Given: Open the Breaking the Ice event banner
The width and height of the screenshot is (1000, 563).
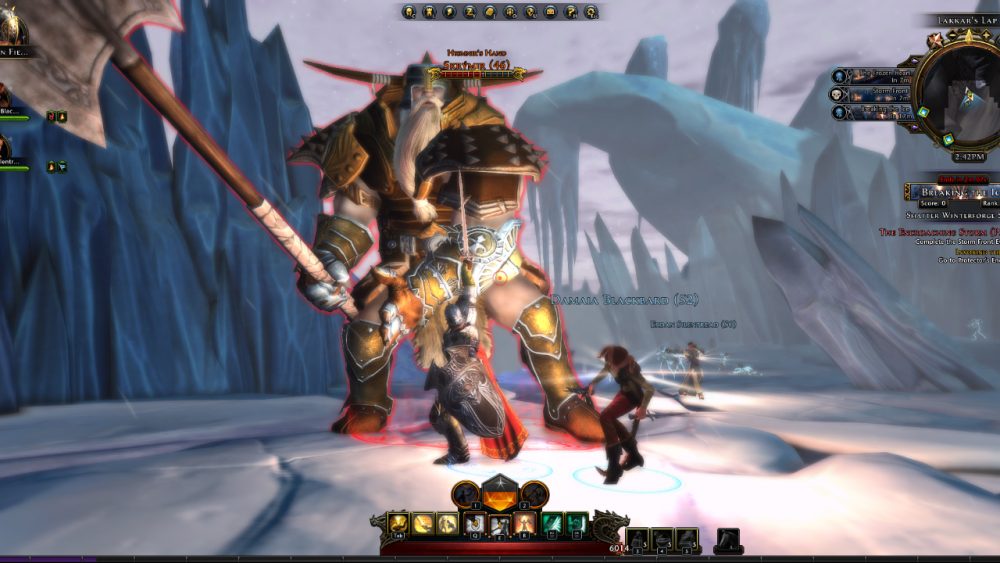Looking at the screenshot, I should point(950,191).
